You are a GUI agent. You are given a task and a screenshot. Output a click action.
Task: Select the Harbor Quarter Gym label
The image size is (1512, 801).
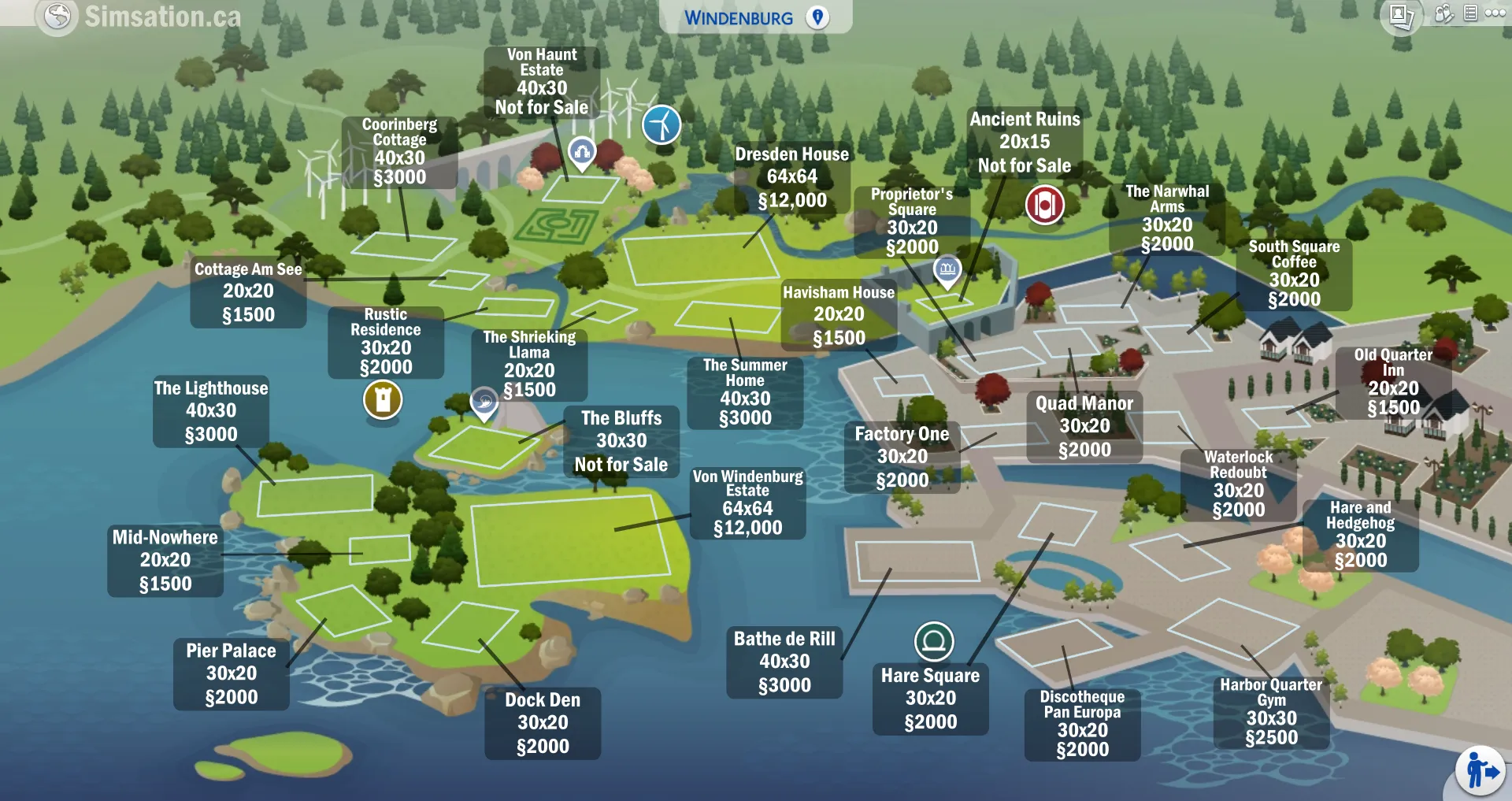click(x=1271, y=710)
